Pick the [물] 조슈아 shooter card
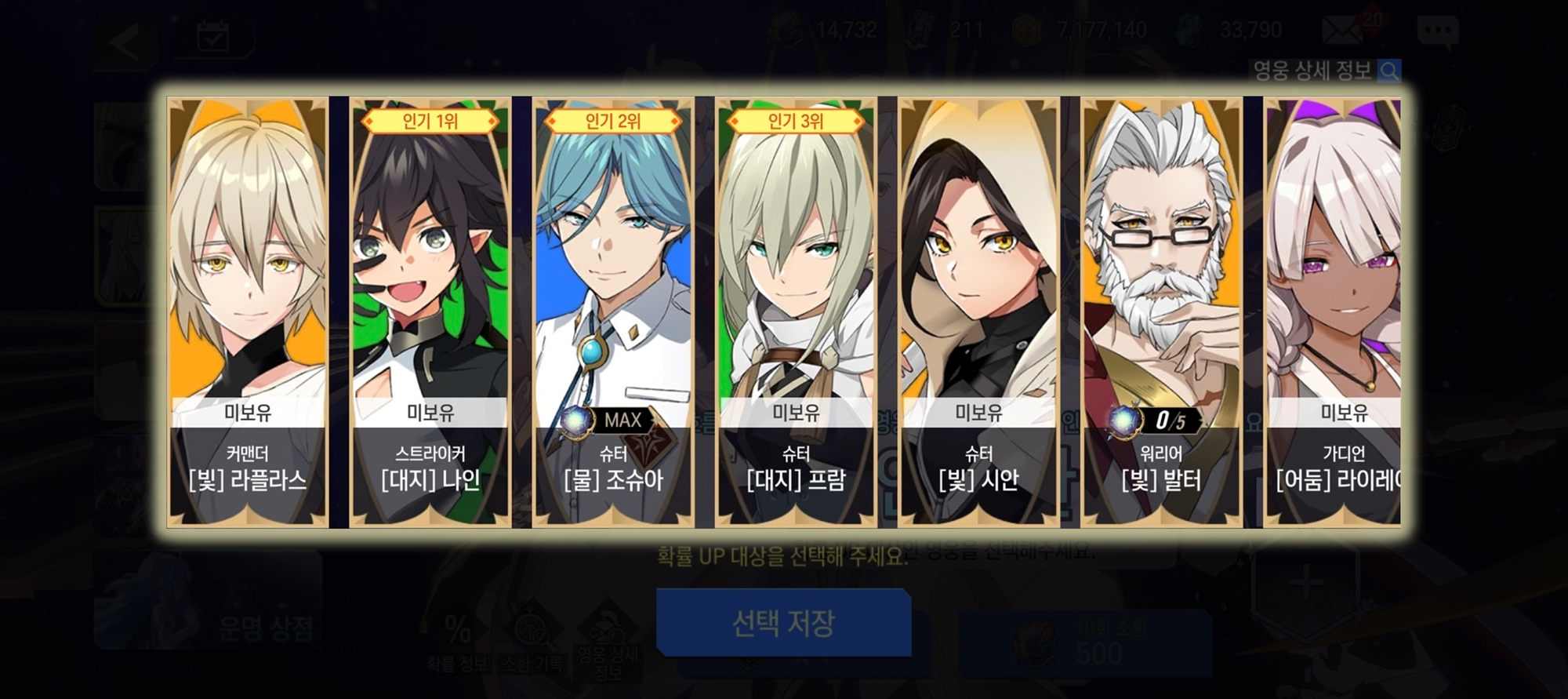The height and width of the screenshot is (699, 1568). click(x=613, y=311)
